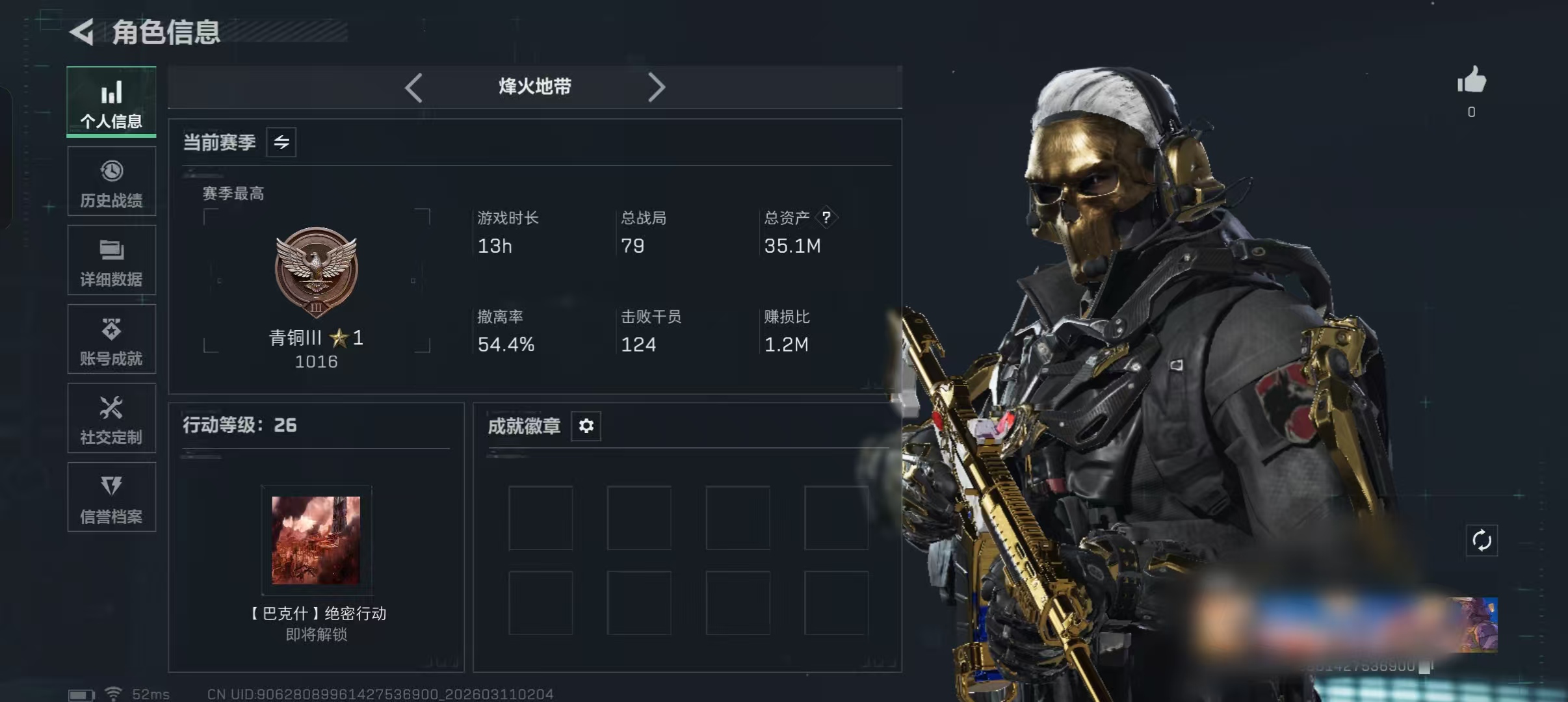Click the rotate character refresh button
Screen dimensions: 1568x702
1482,540
